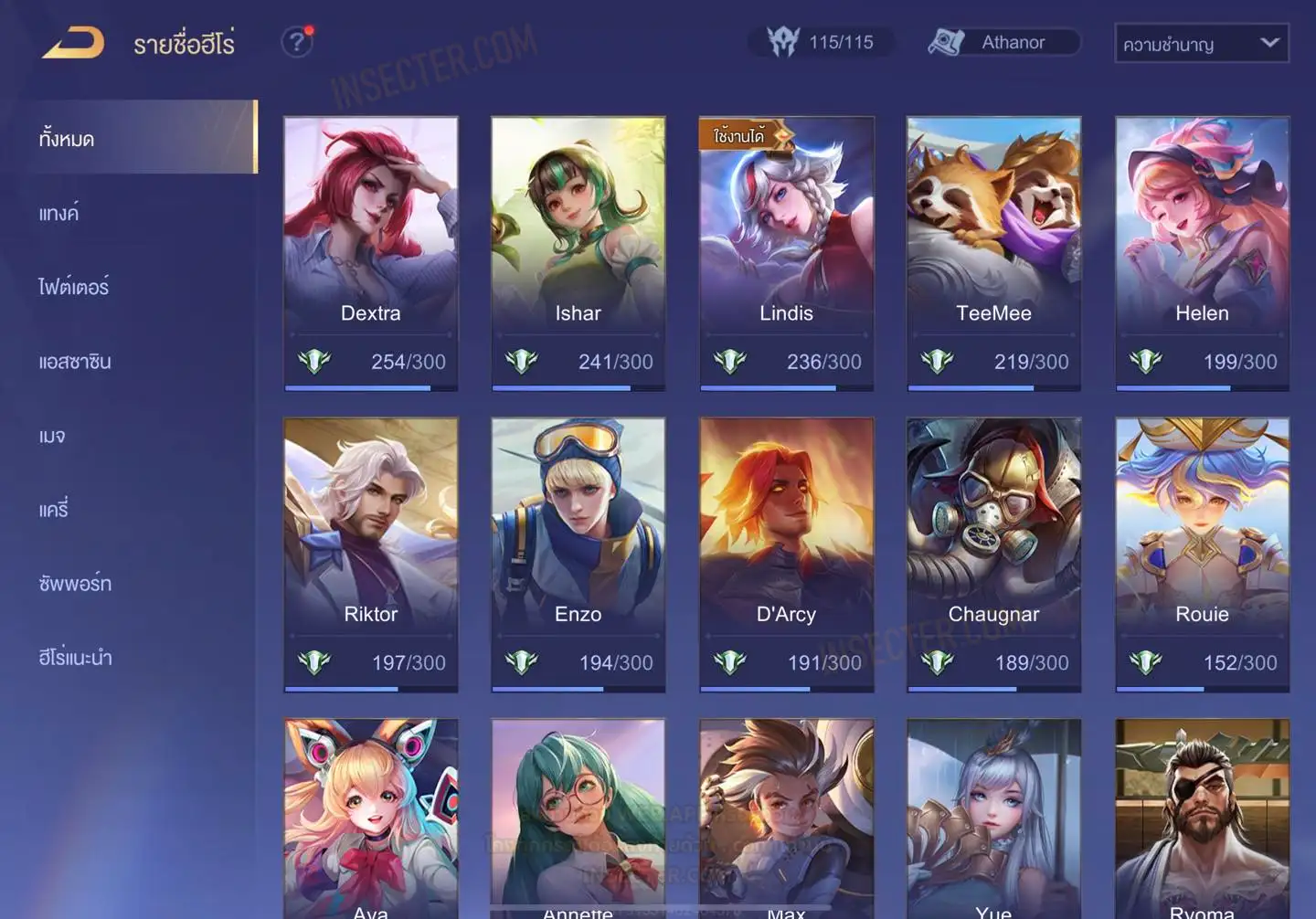Open the ซัพพอร์ท (Support) category
This screenshot has width=1316, height=919.
pyautogui.click(x=75, y=584)
